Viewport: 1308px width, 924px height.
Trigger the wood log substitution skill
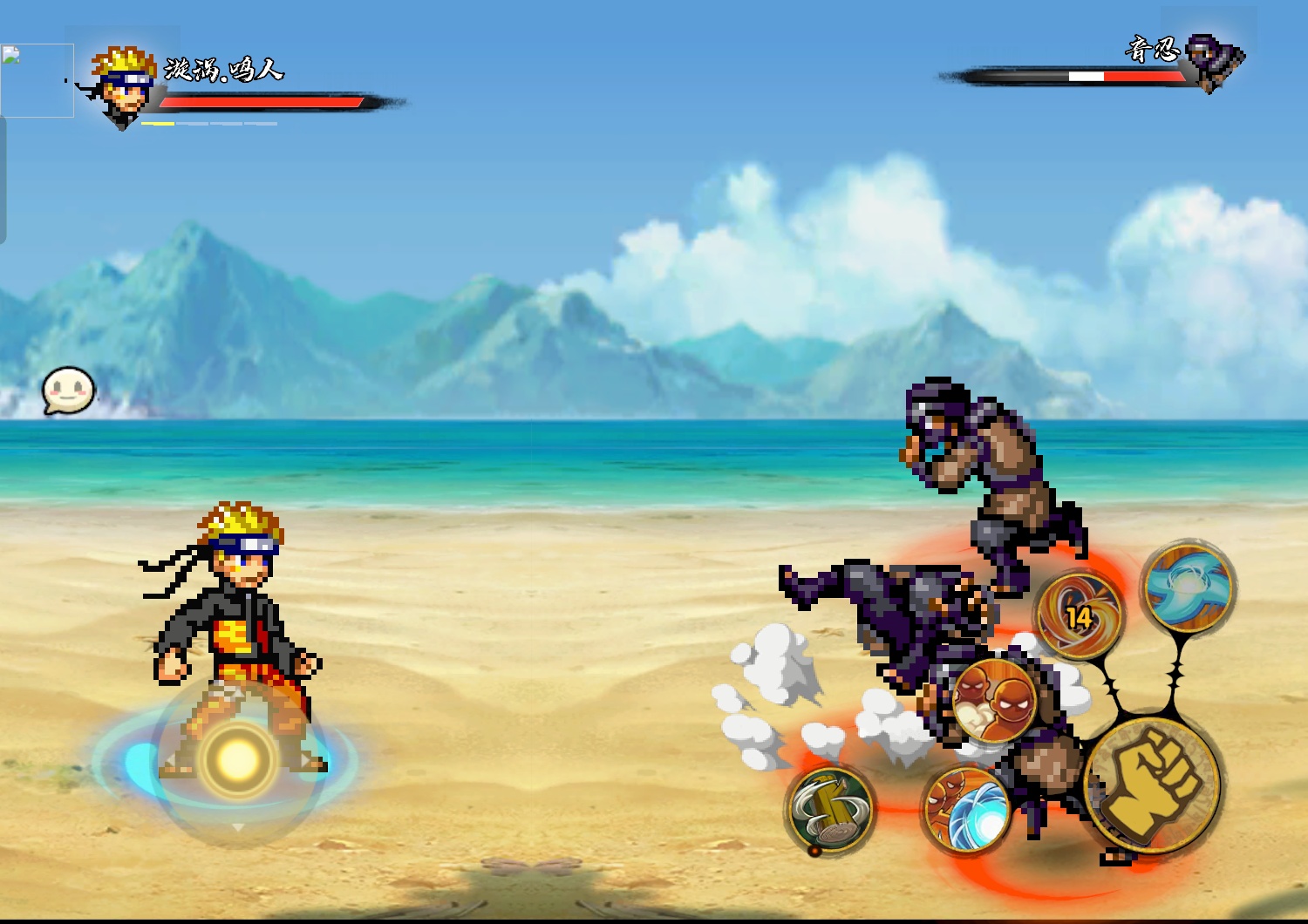pos(829,810)
